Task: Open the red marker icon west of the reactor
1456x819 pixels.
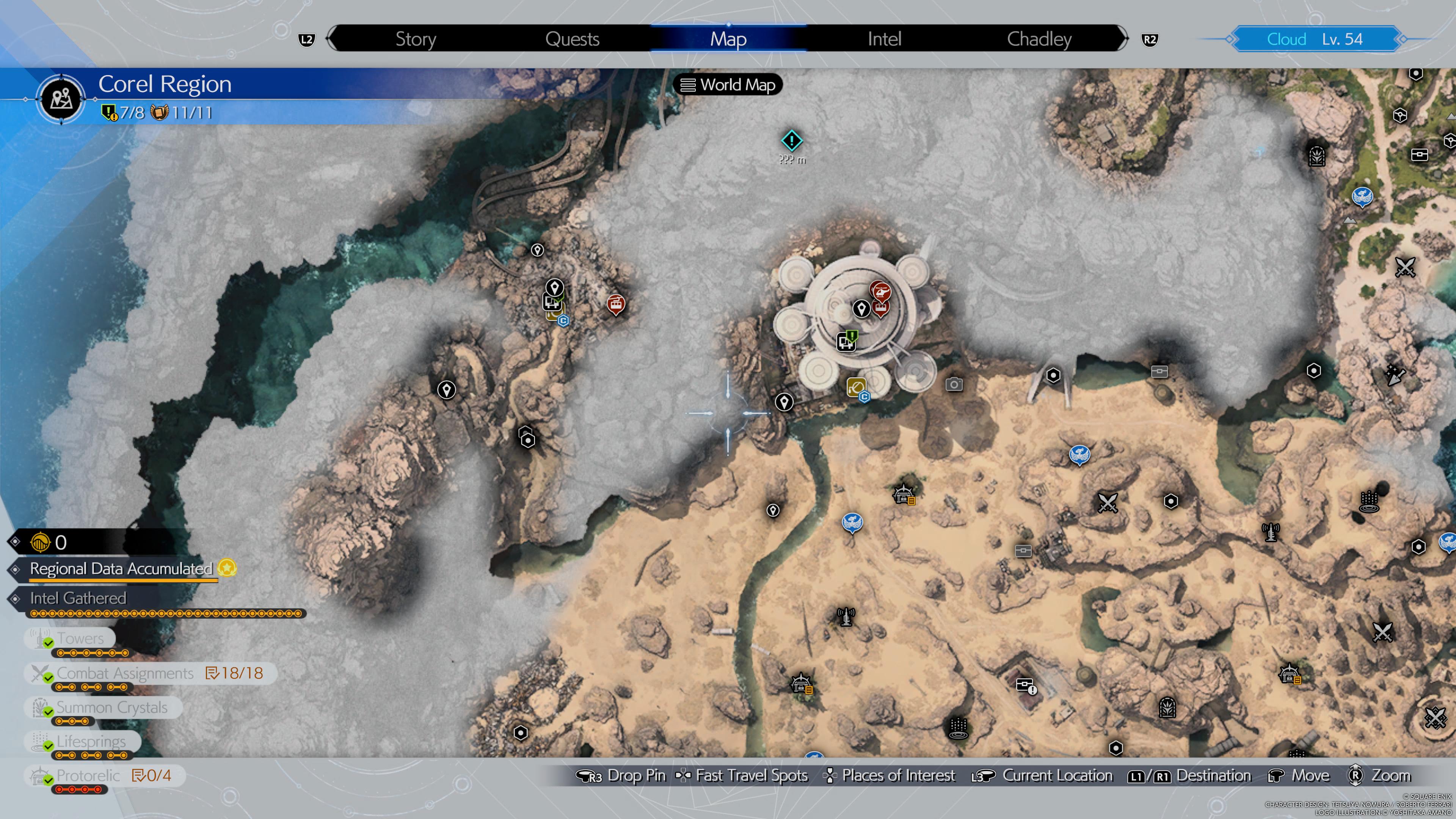Action: coord(615,304)
